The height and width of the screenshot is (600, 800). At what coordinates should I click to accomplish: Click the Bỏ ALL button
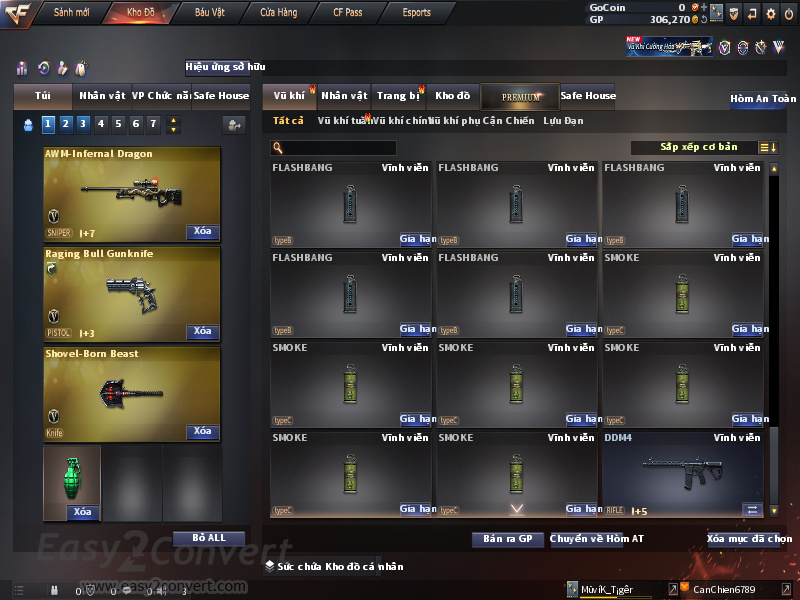click(x=209, y=538)
